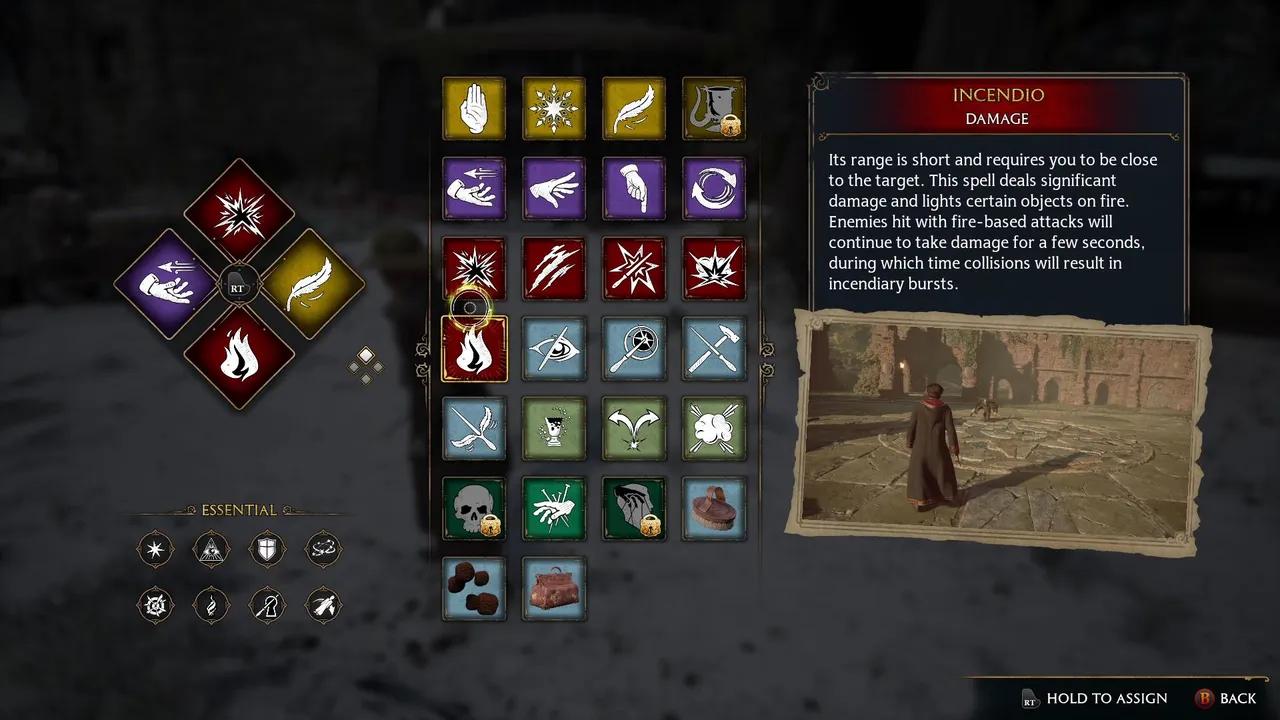Select the red claw slash Diffindo spell
This screenshot has height=720, width=1280.
coord(554,268)
